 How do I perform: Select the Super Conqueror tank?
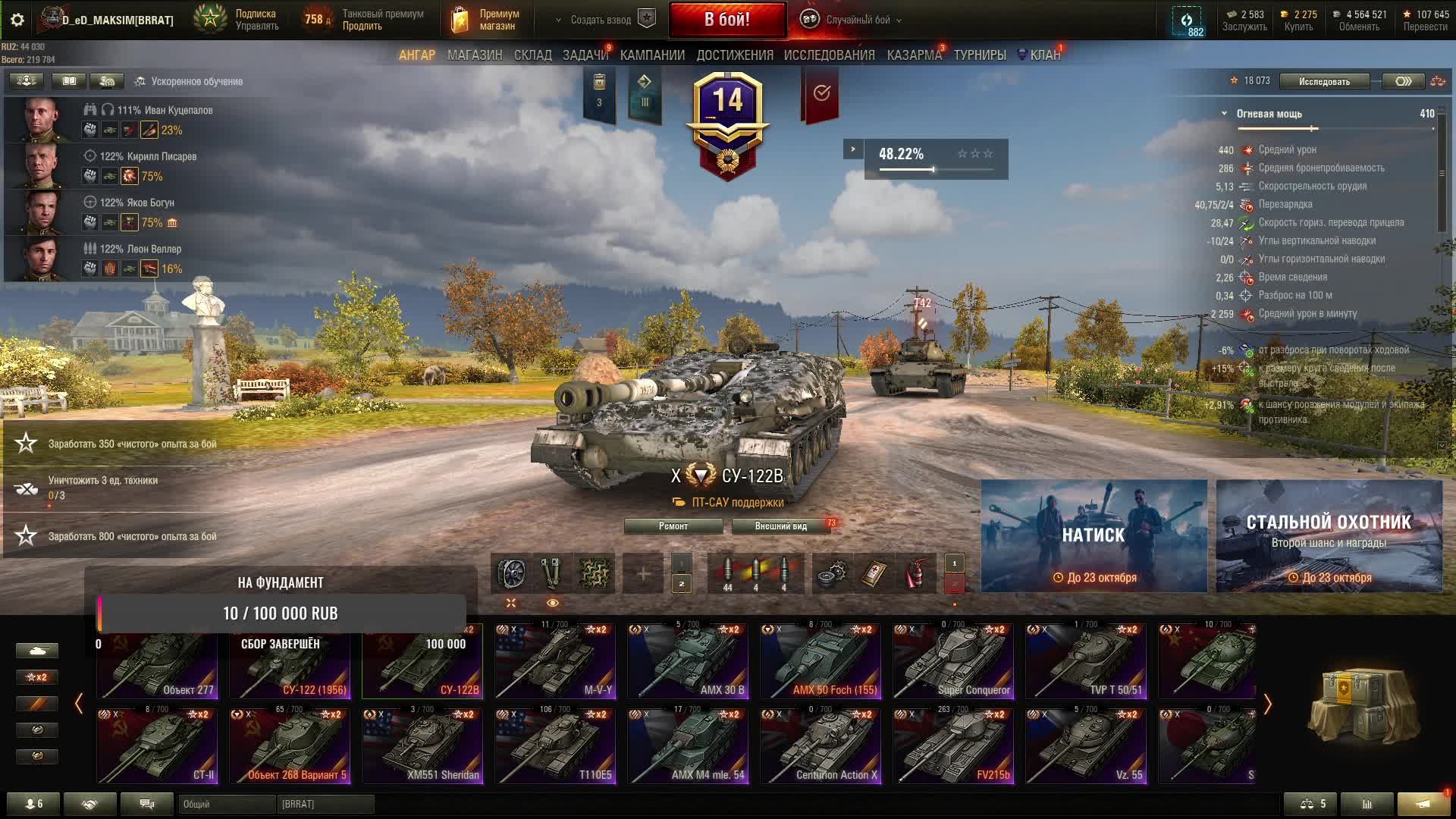pyautogui.click(x=953, y=661)
